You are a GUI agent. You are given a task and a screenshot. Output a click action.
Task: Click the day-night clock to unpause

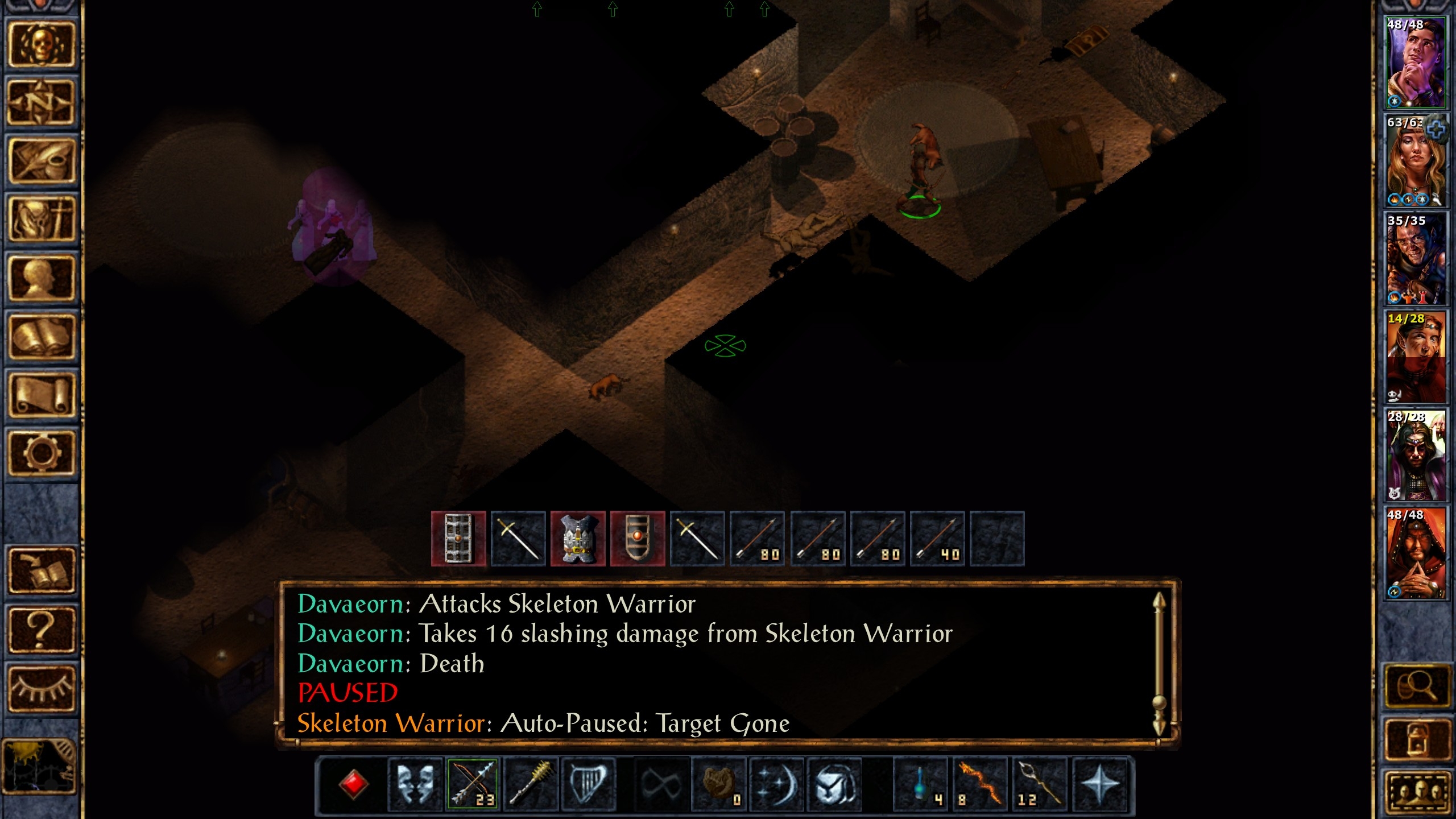(40, 766)
